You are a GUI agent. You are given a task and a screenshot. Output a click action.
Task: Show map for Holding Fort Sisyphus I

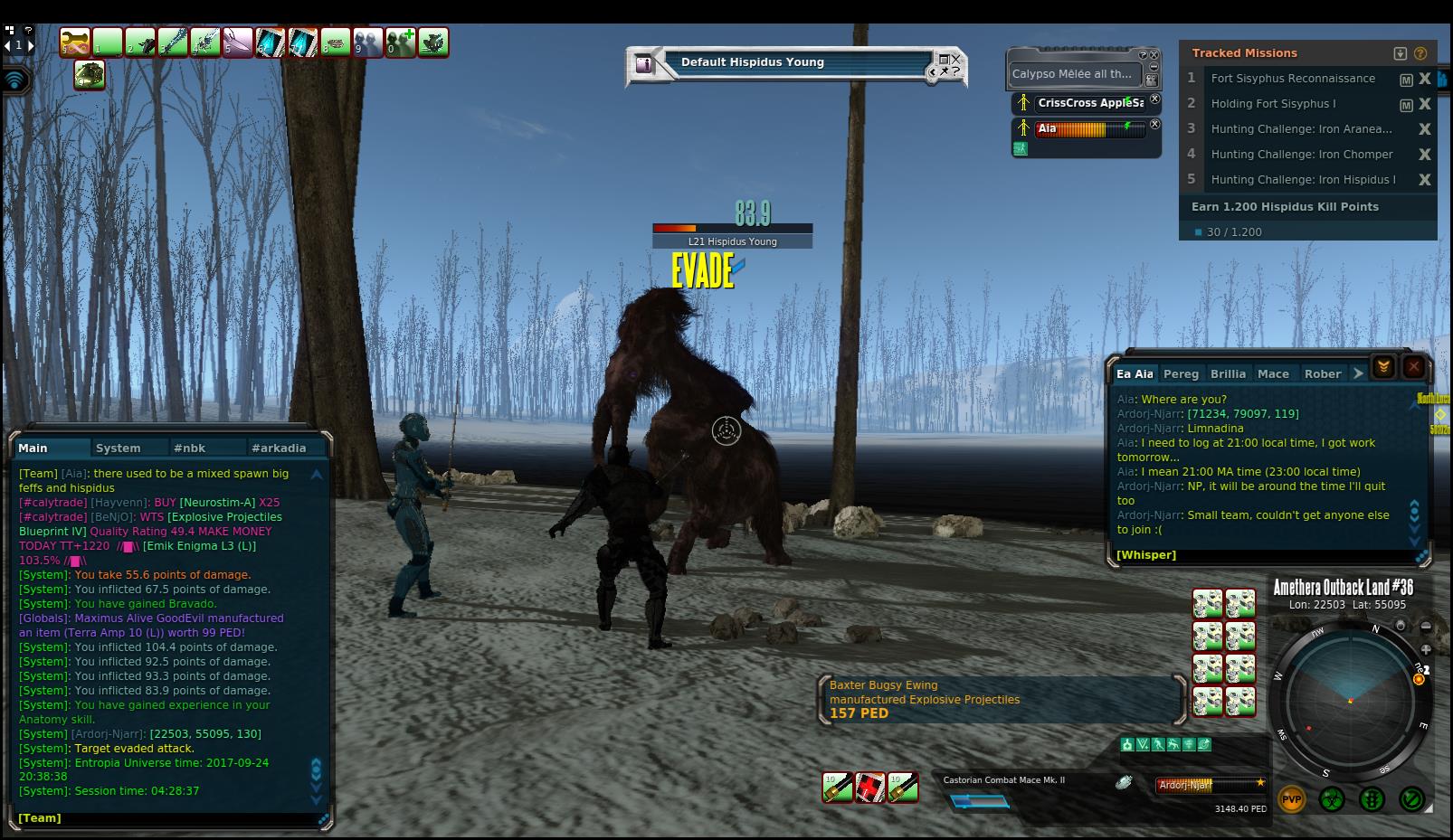click(1406, 105)
